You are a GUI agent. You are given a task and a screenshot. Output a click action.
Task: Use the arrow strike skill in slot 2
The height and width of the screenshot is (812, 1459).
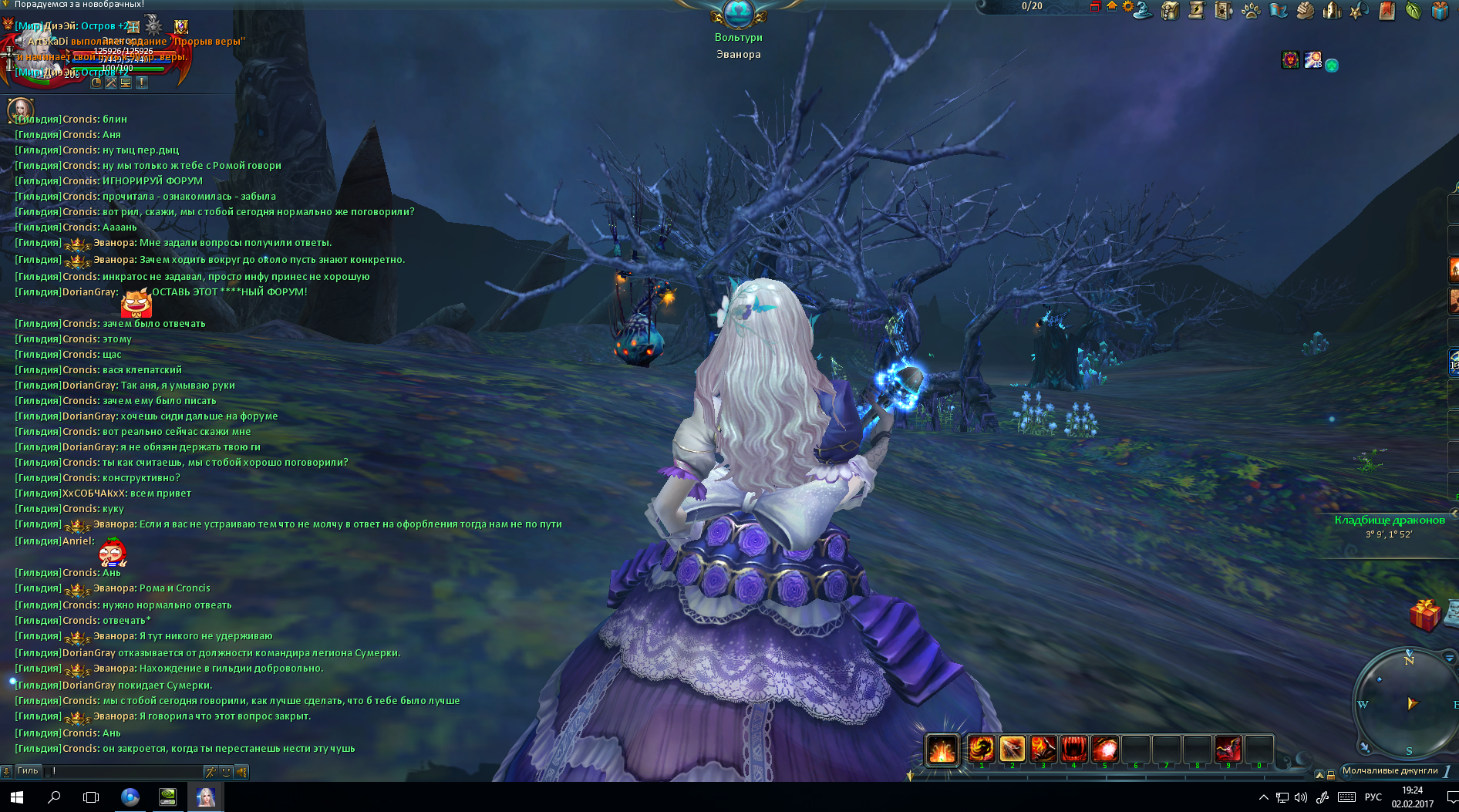tap(1012, 748)
